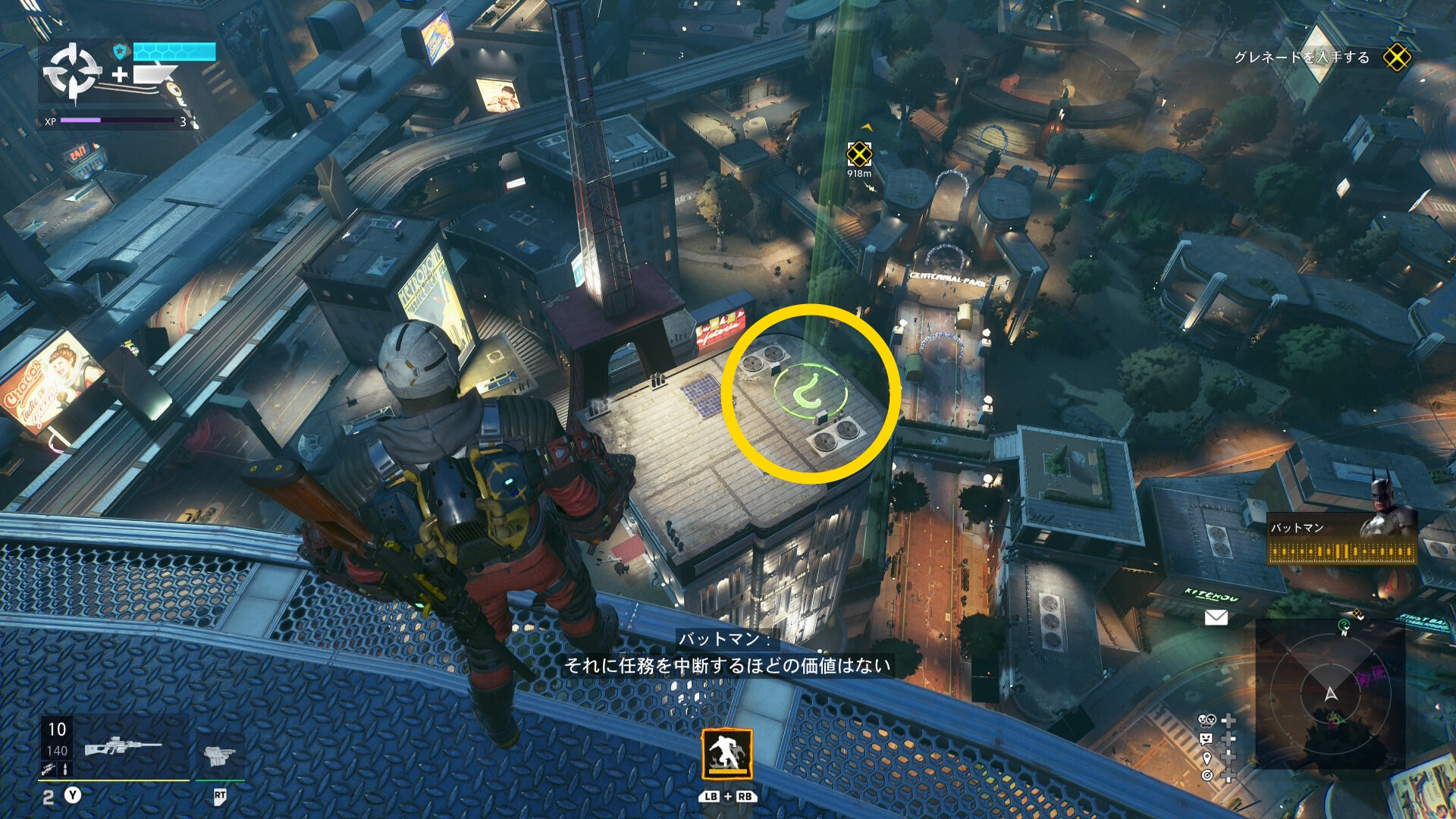1456x819 pixels.
Task: Open the emote speech bubble shortcut
Action: click(1206, 739)
